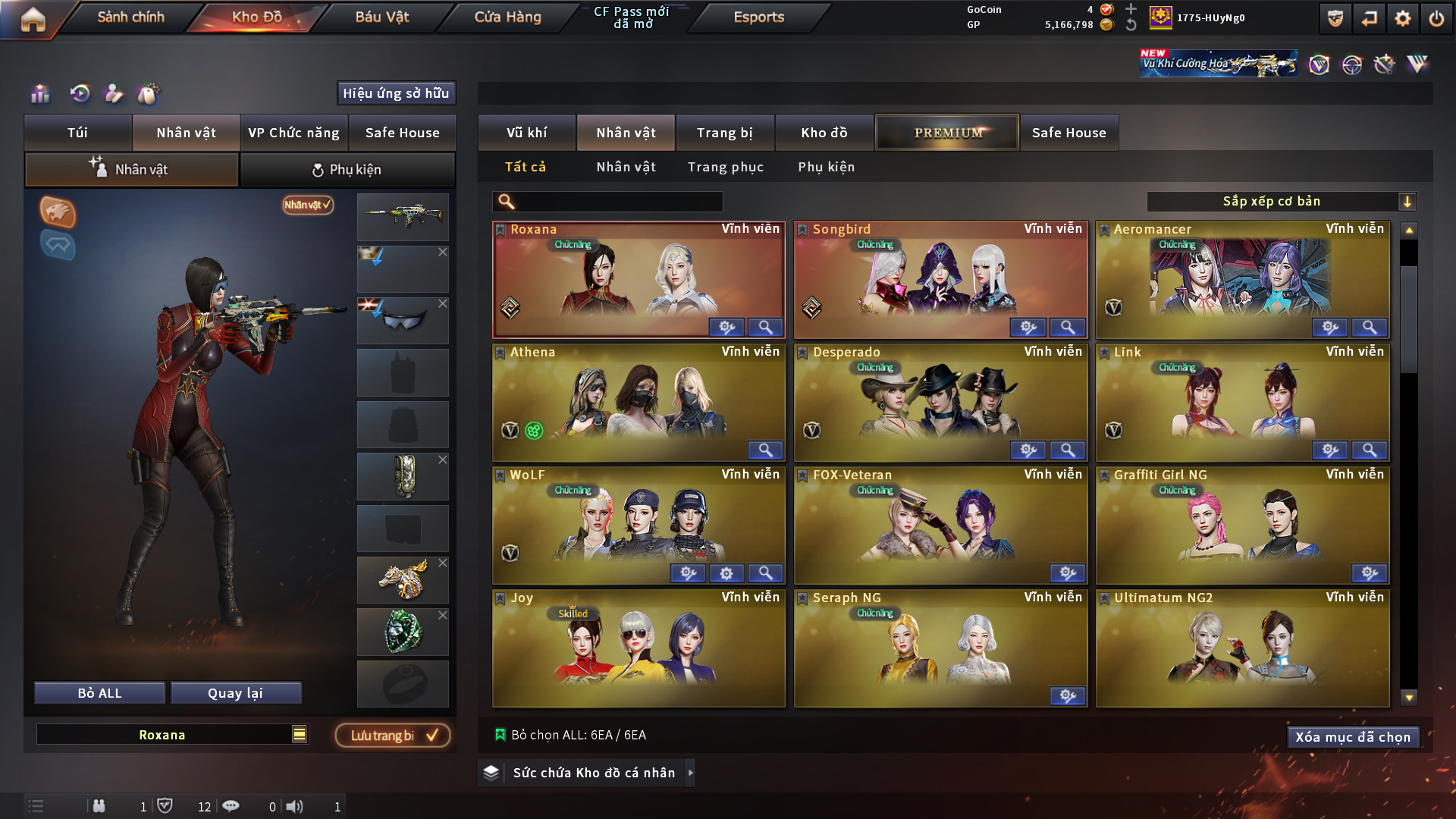1456x819 pixels.
Task: Click the home icon button
Action: point(33,19)
